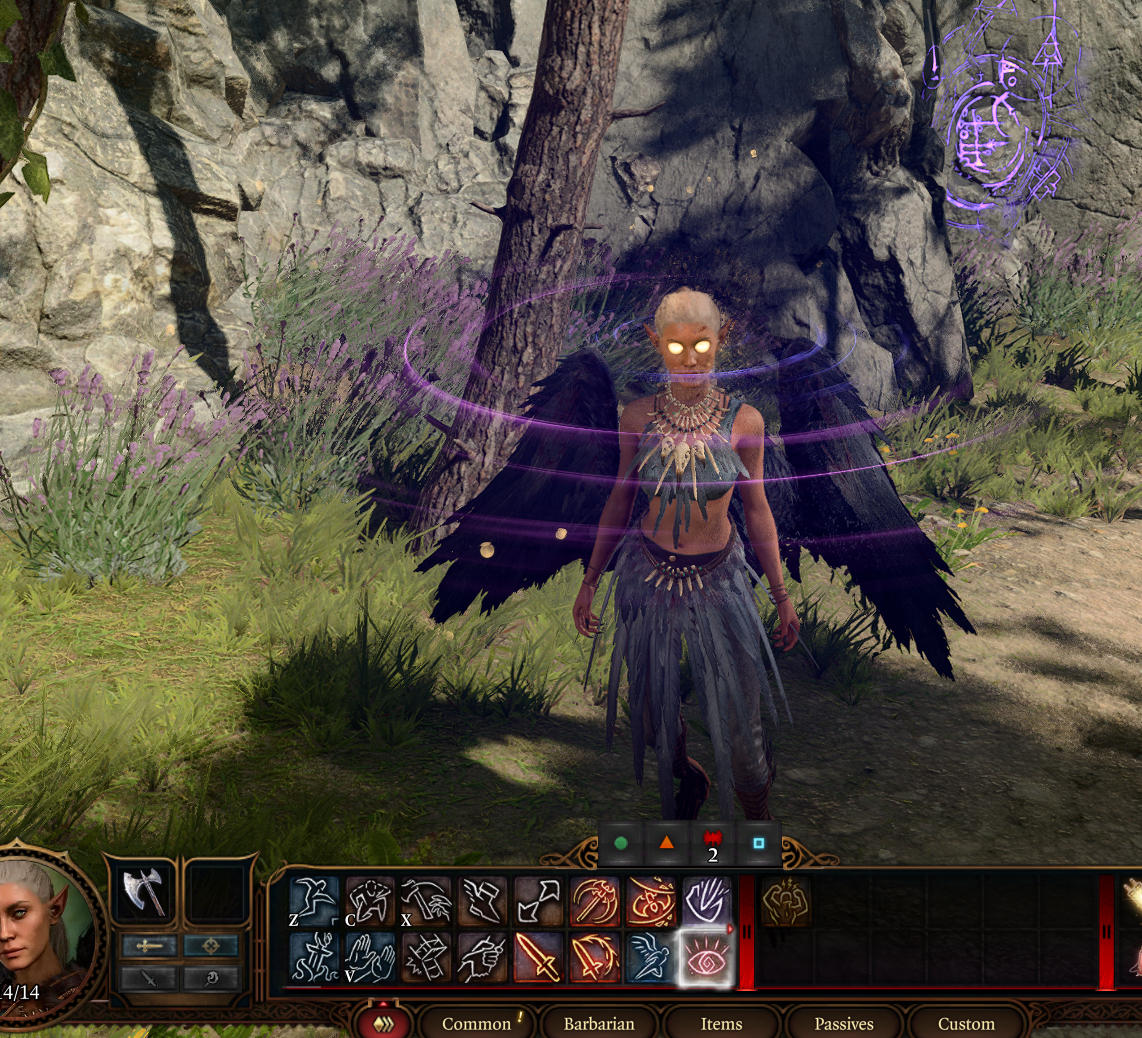1142x1038 pixels.
Task: Use the winged figure fly ability
Action: pos(650,956)
